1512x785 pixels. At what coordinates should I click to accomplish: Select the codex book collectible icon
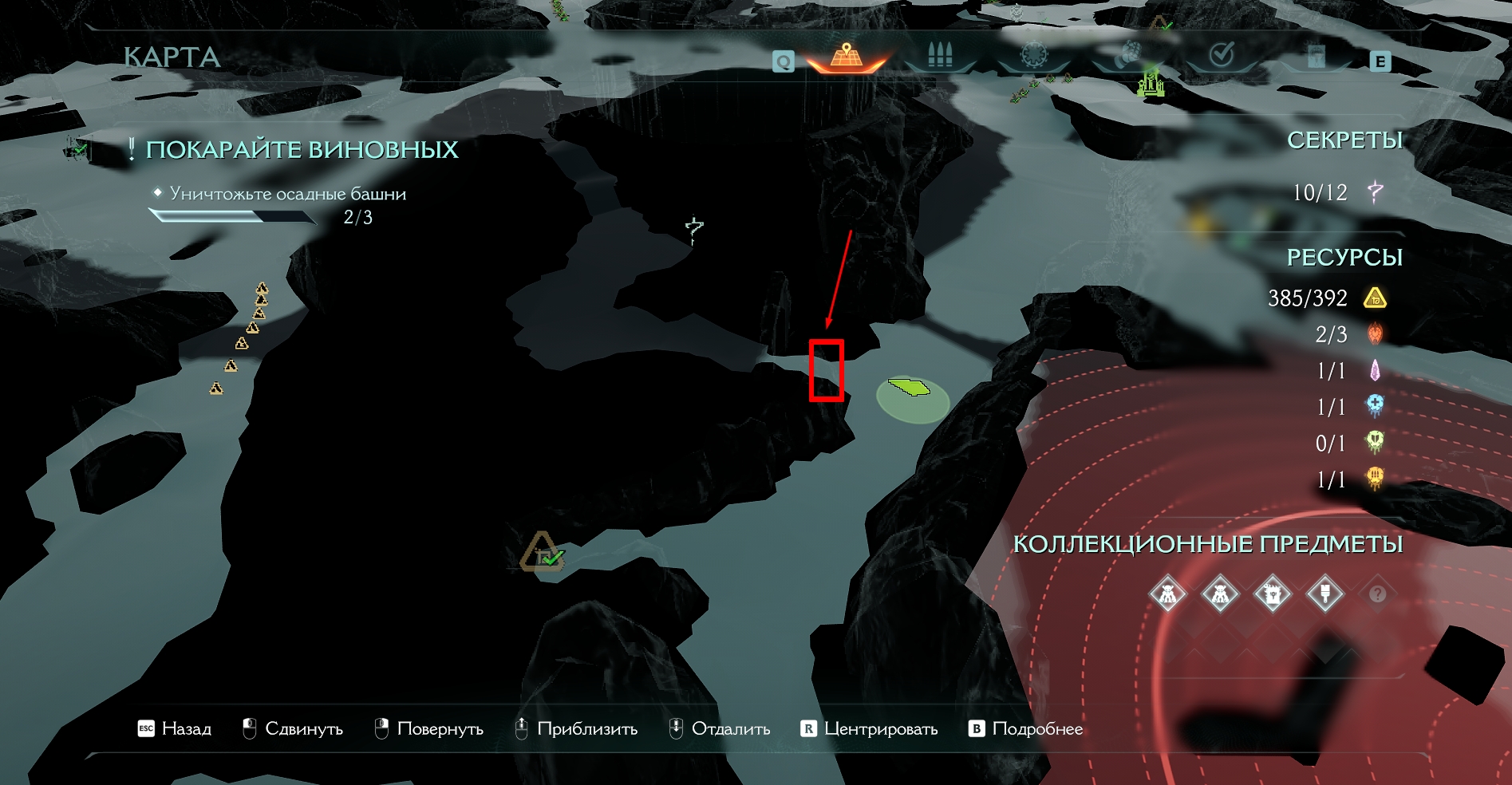[1272, 594]
